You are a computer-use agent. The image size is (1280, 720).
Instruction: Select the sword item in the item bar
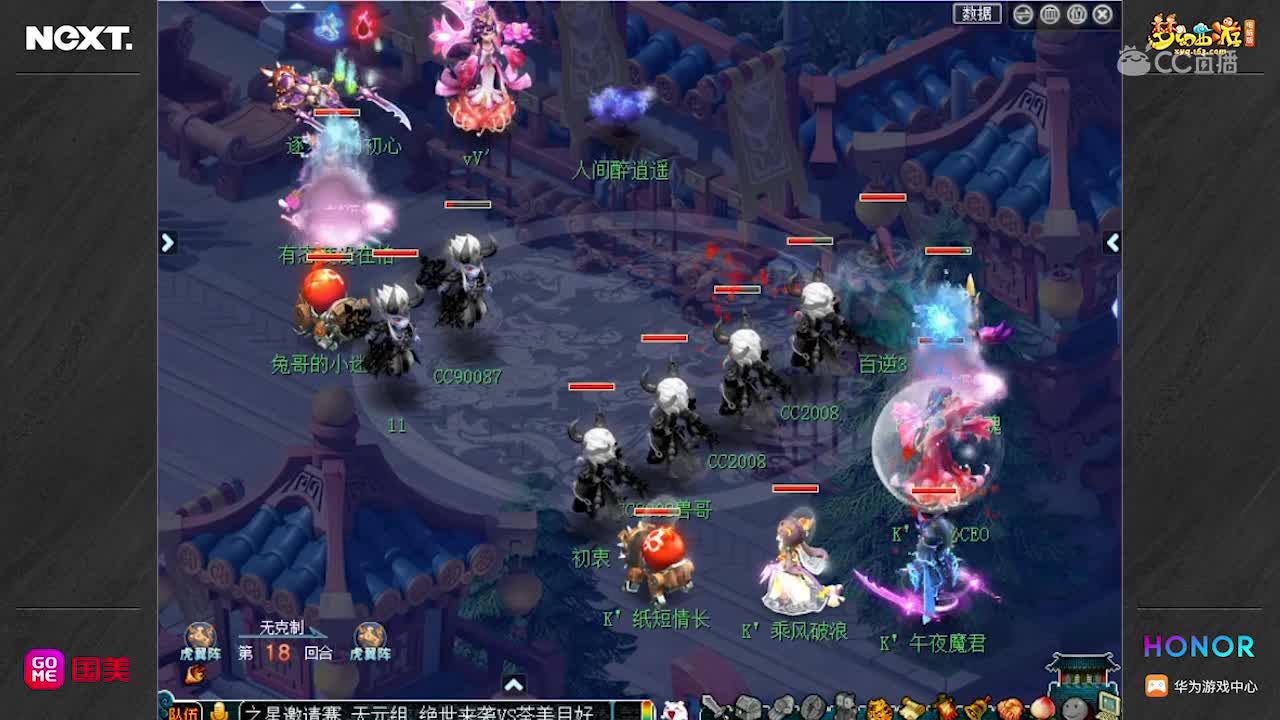click(714, 707)
